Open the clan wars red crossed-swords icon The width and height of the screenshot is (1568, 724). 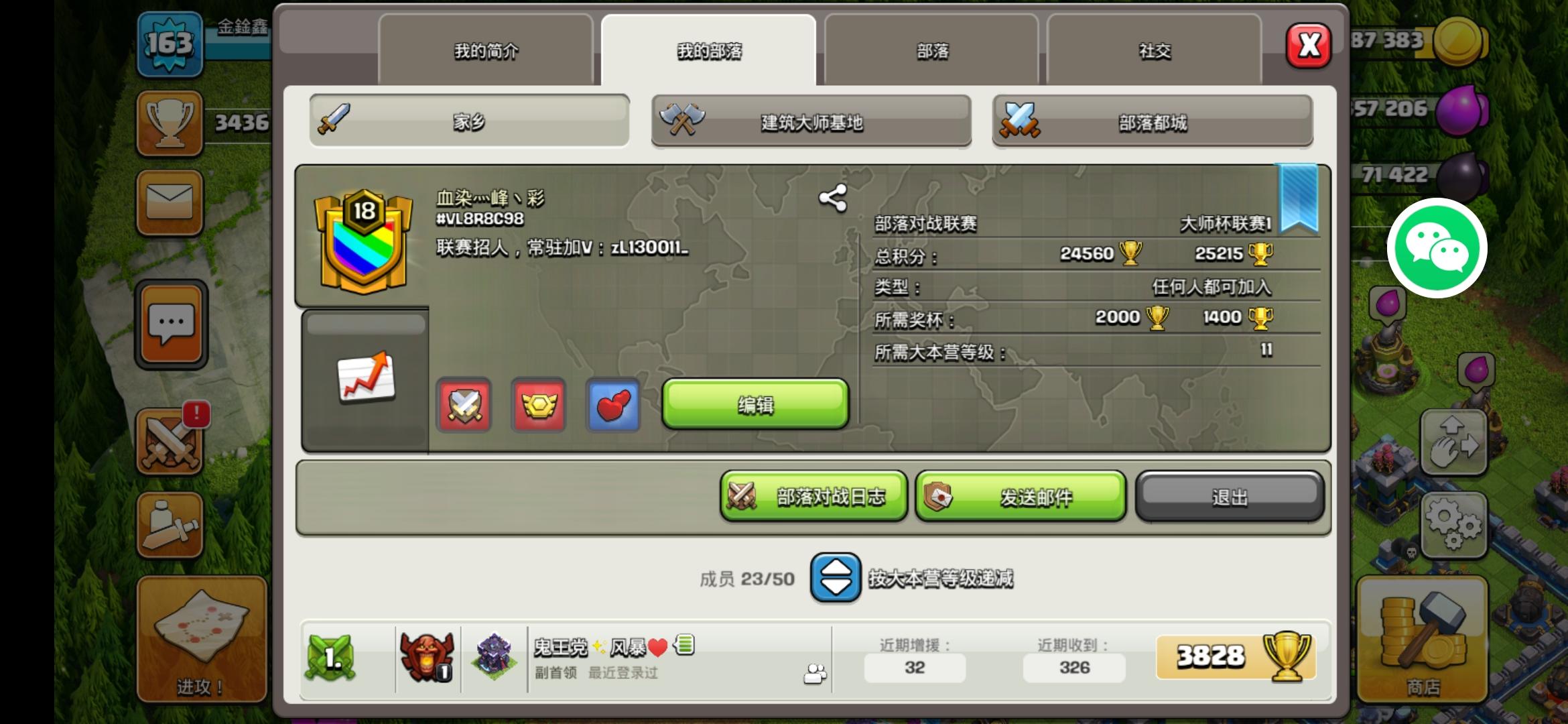464,406
